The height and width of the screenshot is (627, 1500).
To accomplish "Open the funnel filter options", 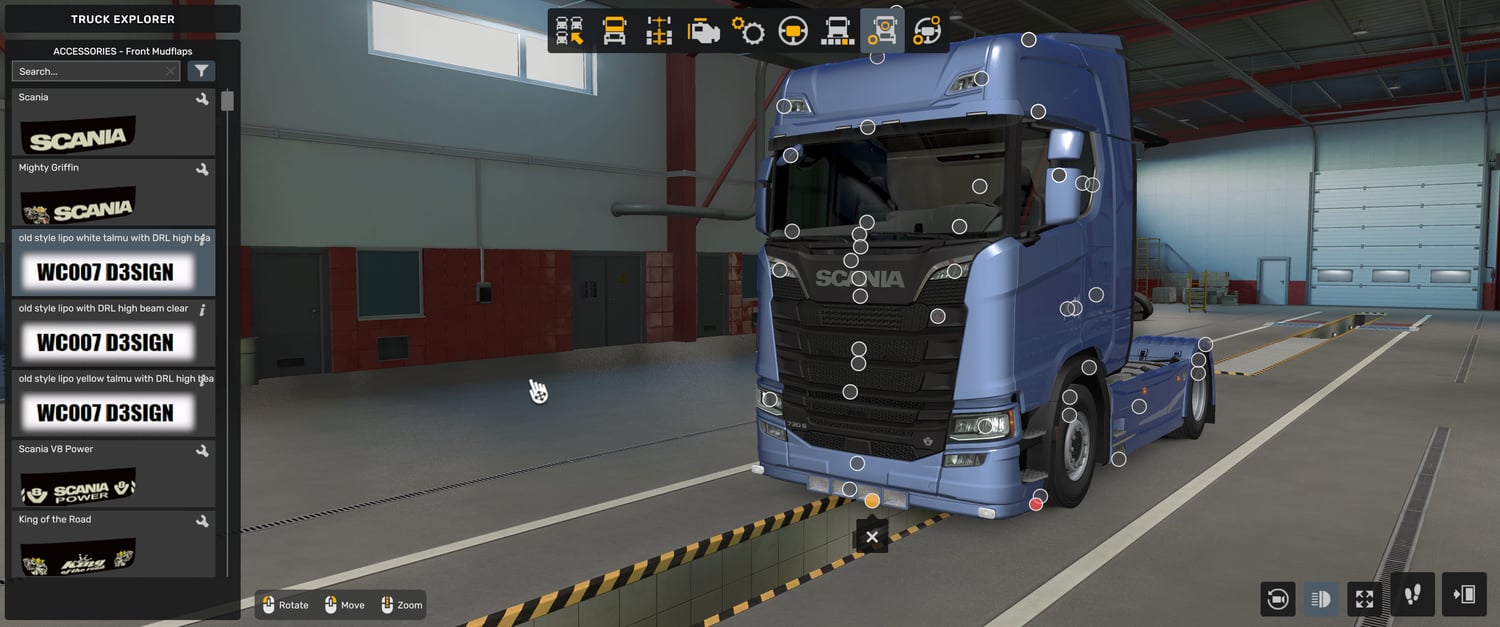I will (201, 71).
